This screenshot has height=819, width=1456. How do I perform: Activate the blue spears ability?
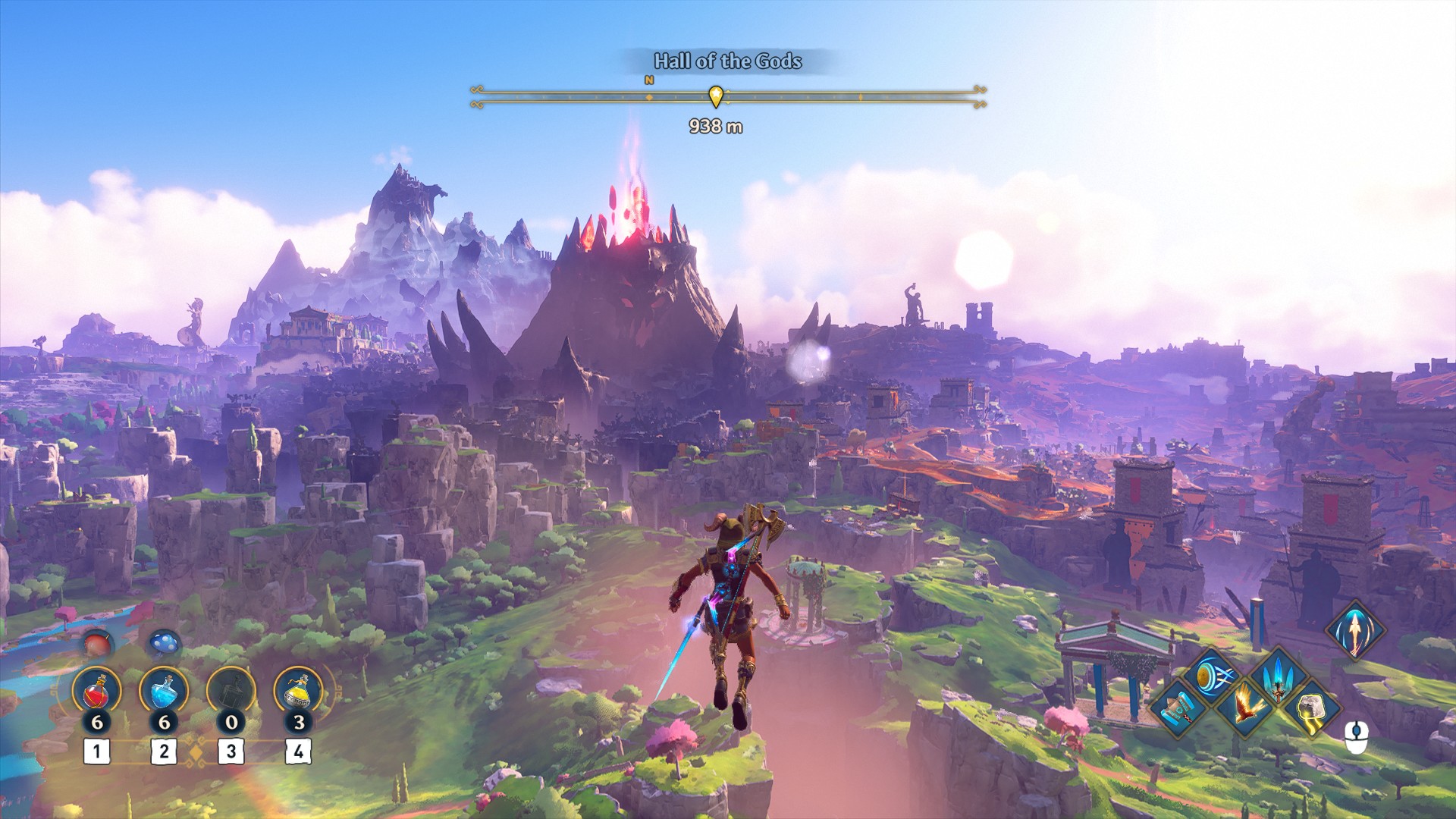point(1278,674)
